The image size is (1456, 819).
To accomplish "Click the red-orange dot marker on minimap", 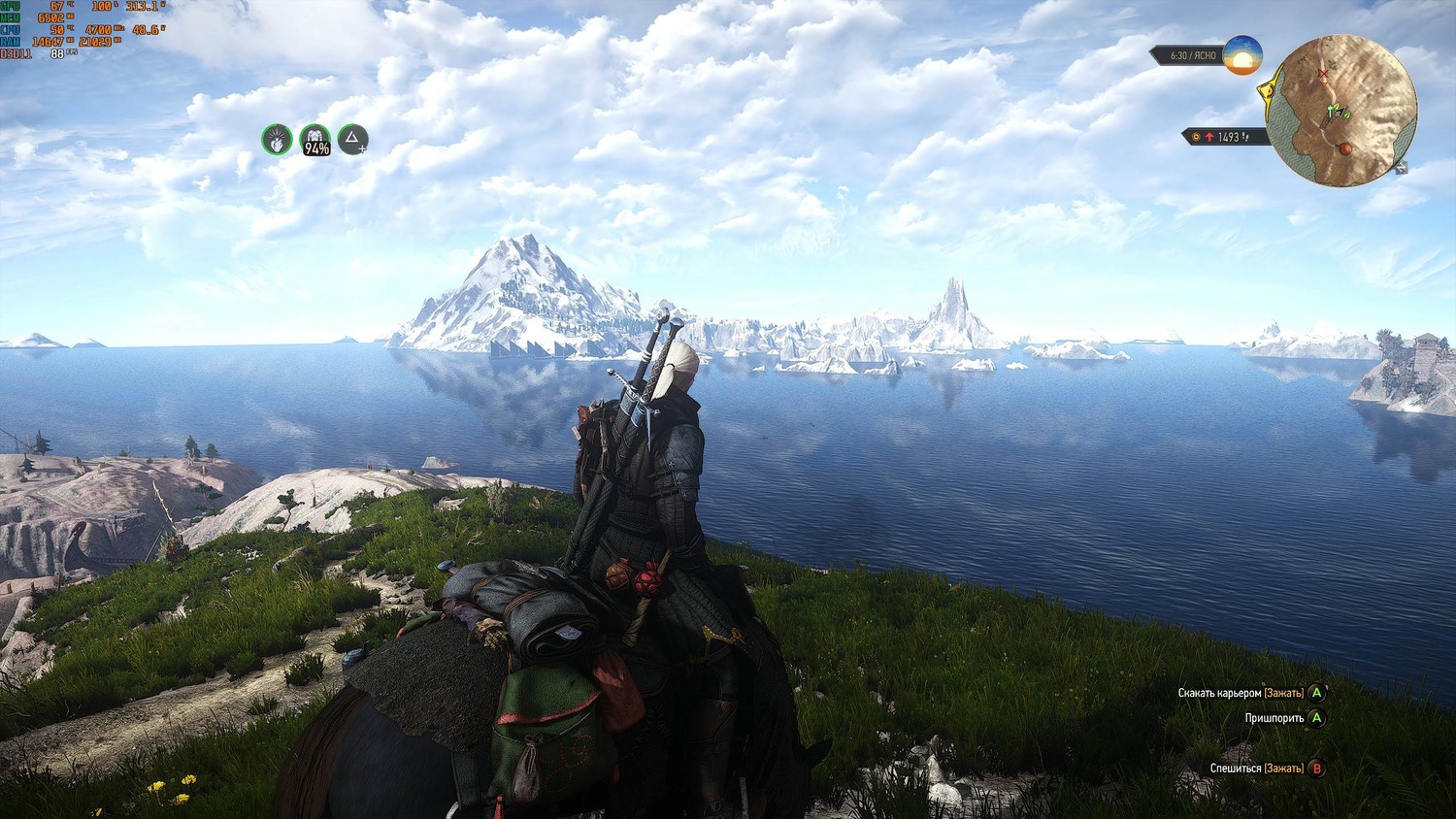I will [x=1345, y=148].
